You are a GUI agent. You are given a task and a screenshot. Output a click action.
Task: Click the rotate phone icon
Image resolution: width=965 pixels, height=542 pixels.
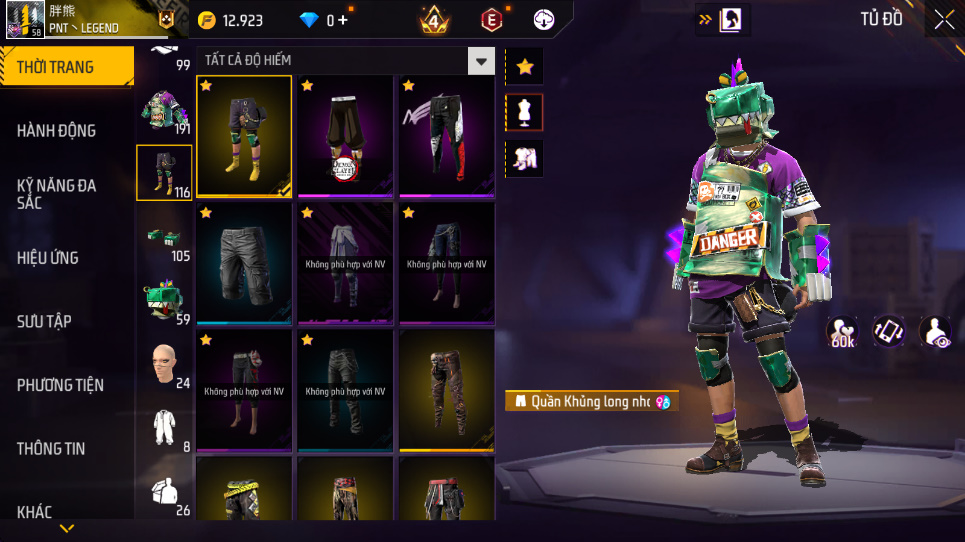tap(888, 332)
